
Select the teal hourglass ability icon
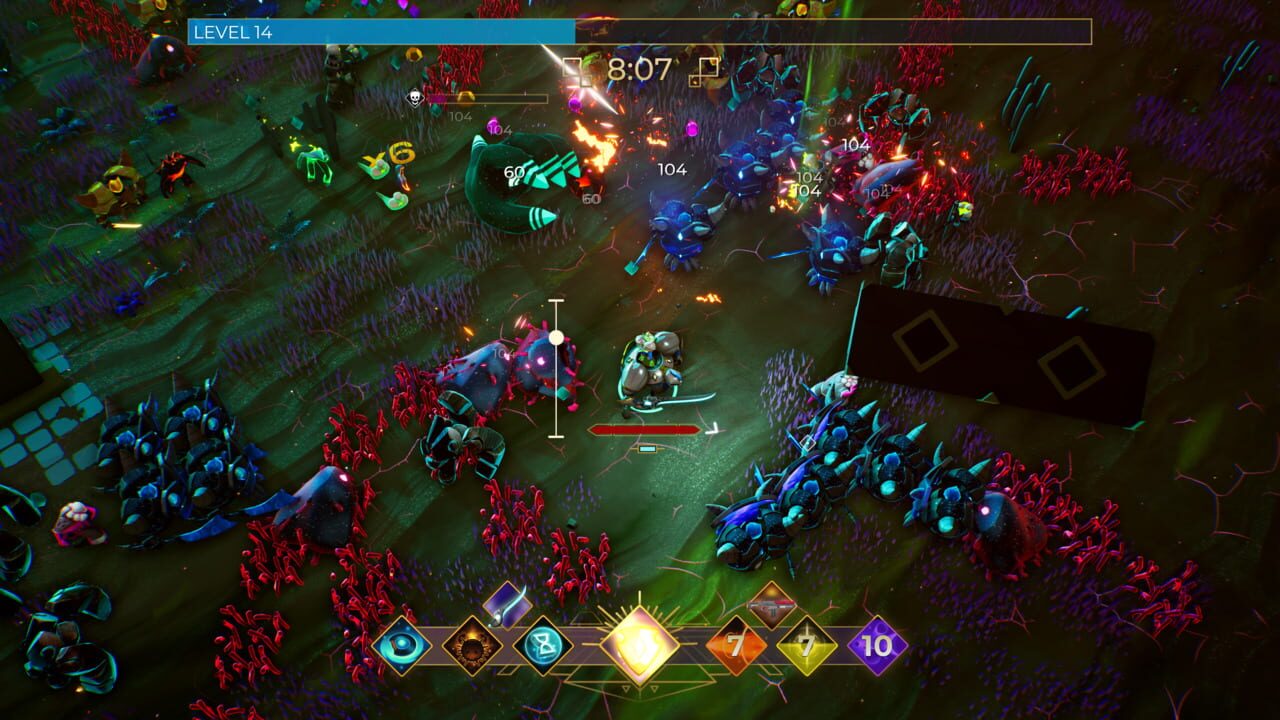coord(542,646)
